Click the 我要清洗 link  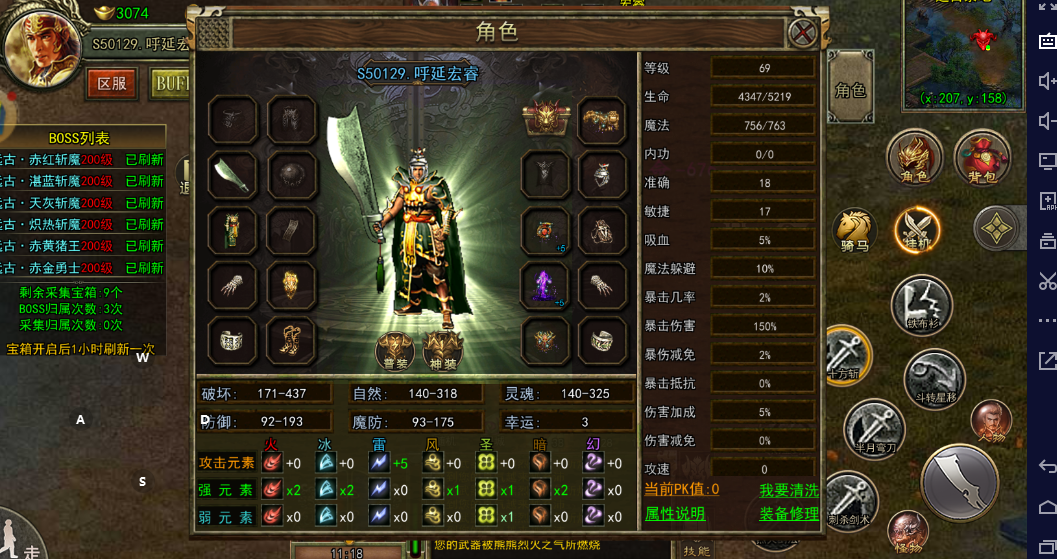789,490
